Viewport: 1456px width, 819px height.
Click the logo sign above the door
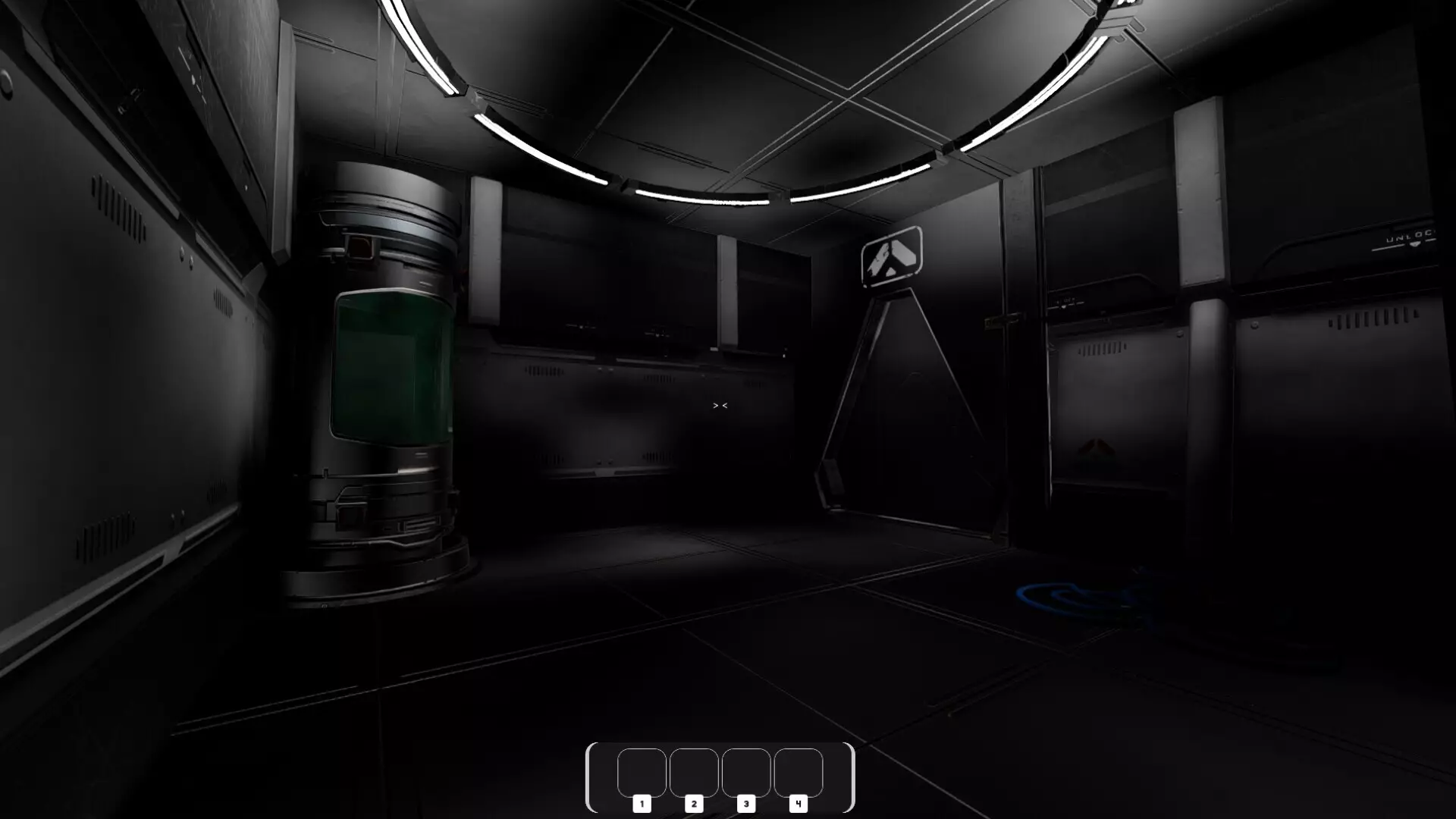(891, 258)
